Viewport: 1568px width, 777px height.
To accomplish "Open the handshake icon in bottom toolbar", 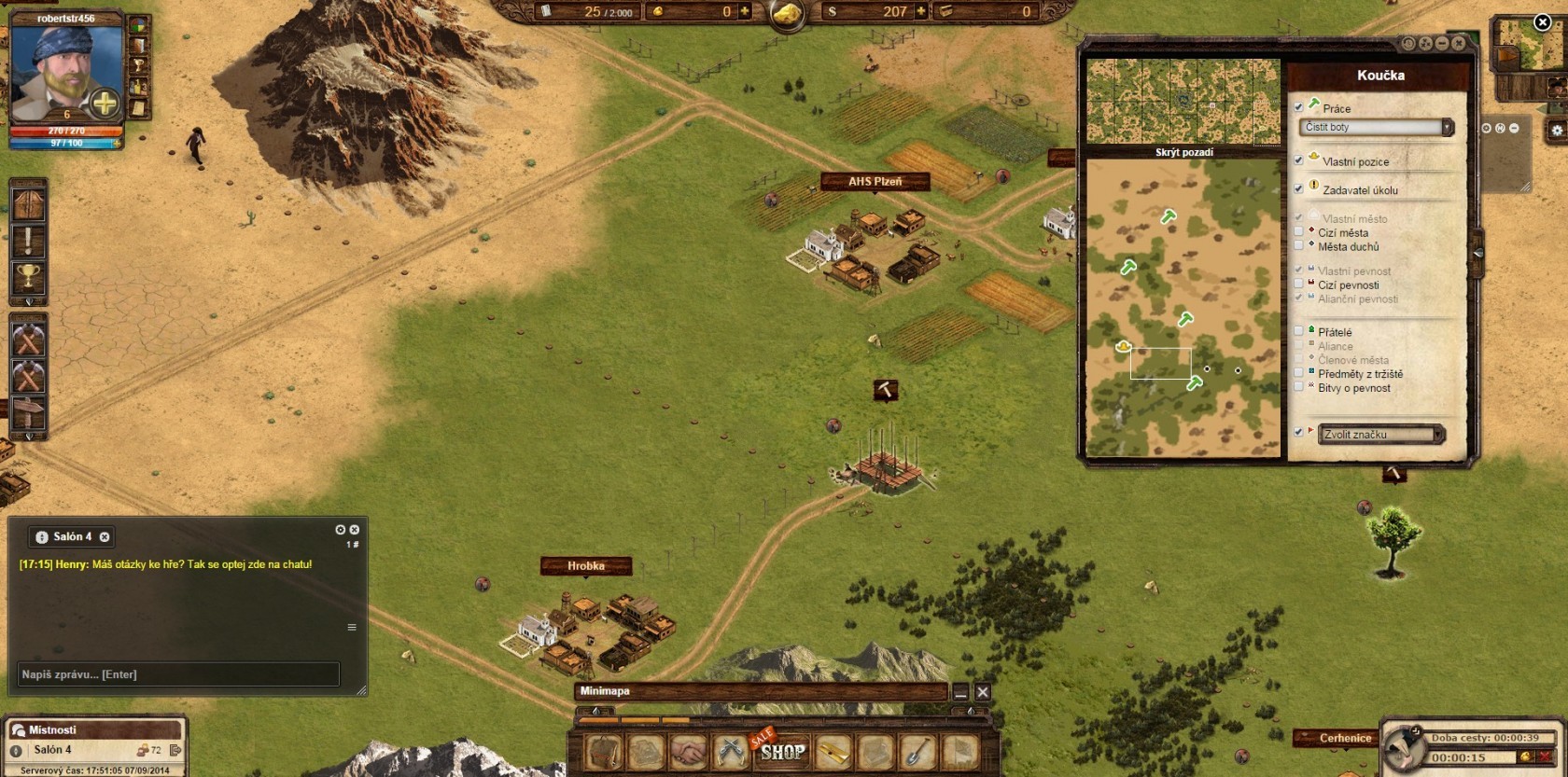I will pos(688,752).
